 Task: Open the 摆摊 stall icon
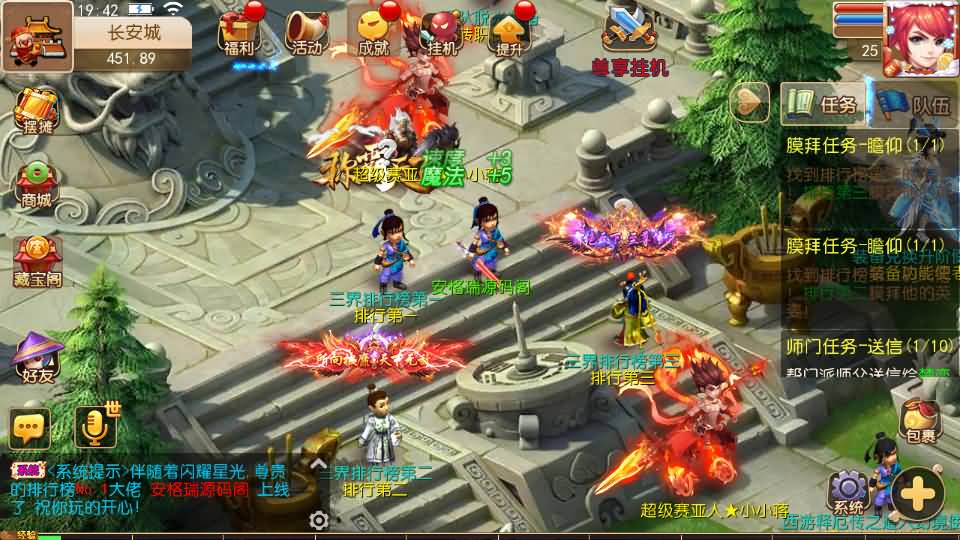tap(37, 112)
